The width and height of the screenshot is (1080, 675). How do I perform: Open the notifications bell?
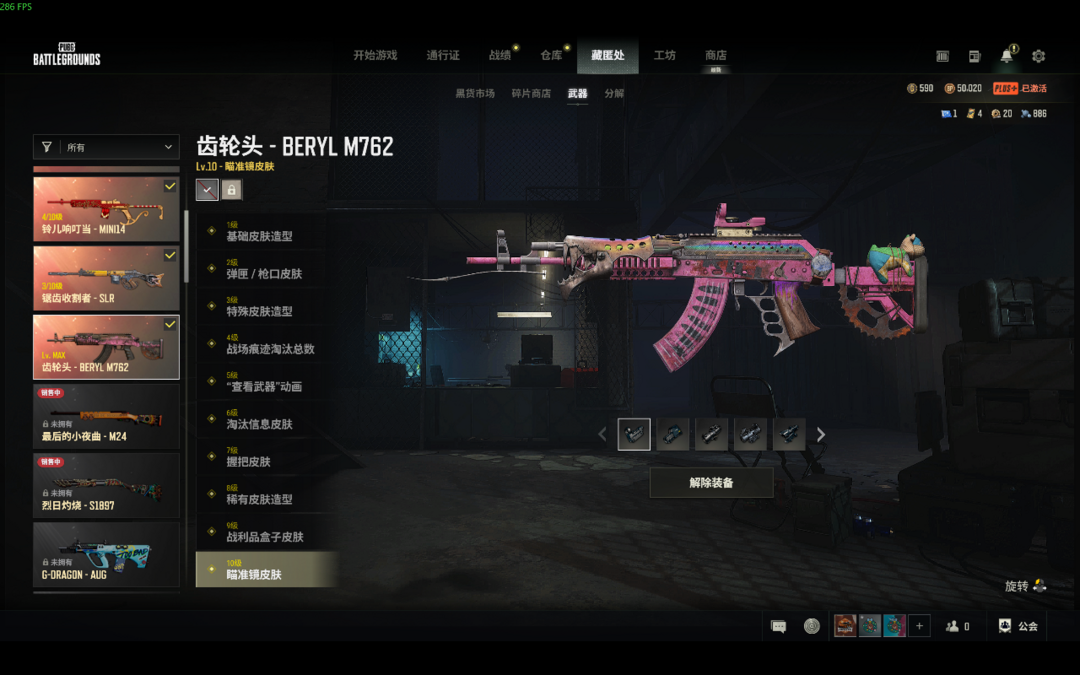[1006, 56]
